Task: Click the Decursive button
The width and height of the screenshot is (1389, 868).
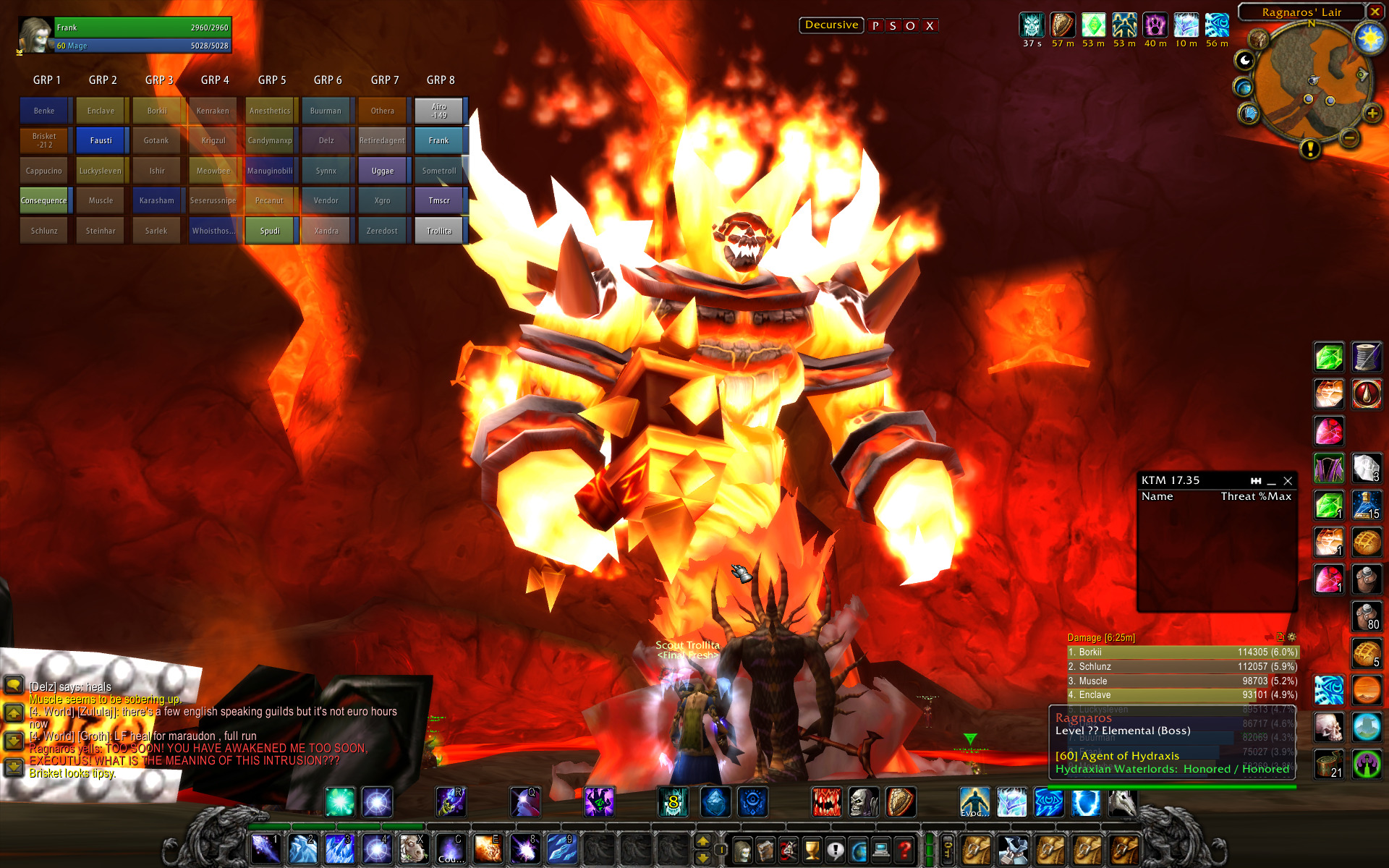Action: (x=831, y=25)
